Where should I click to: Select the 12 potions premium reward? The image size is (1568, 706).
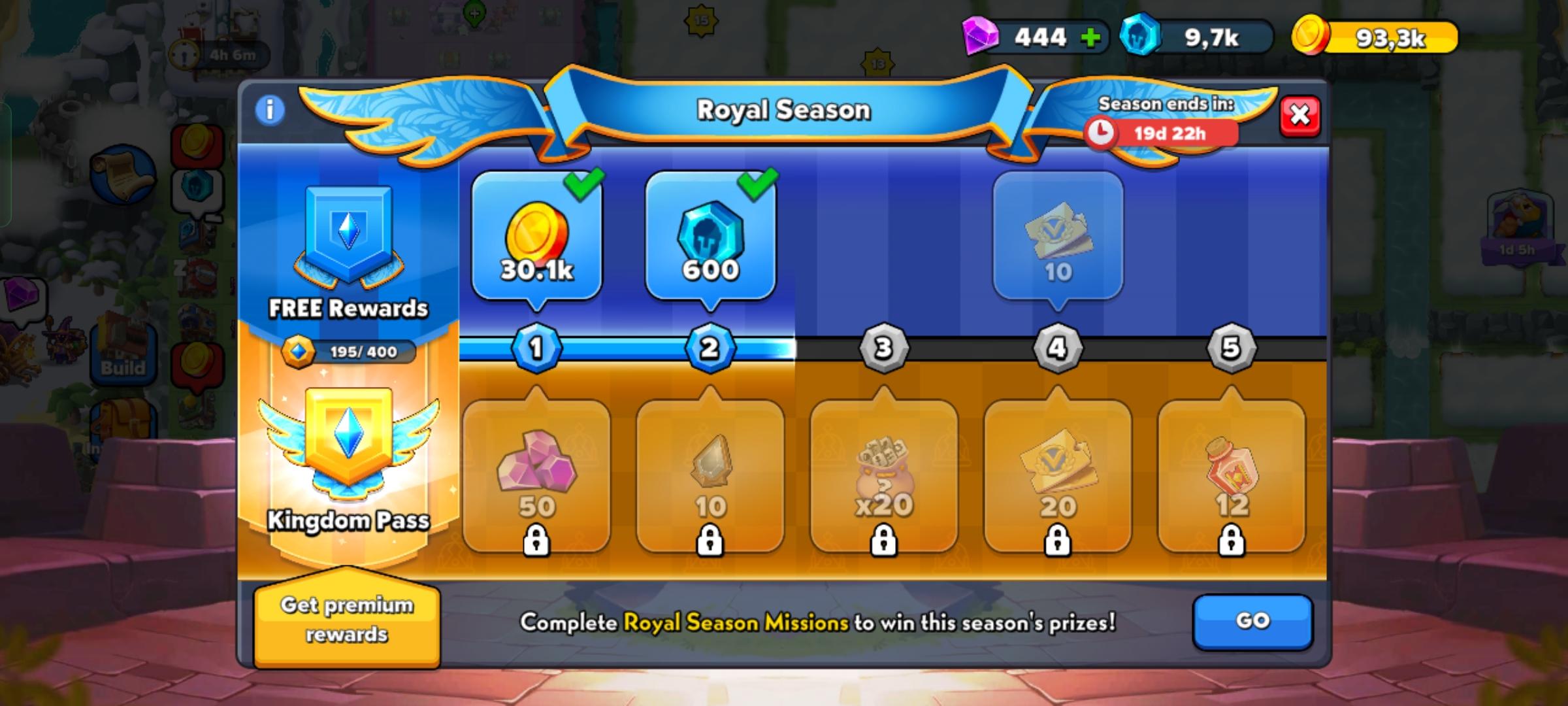point(1230,477)
